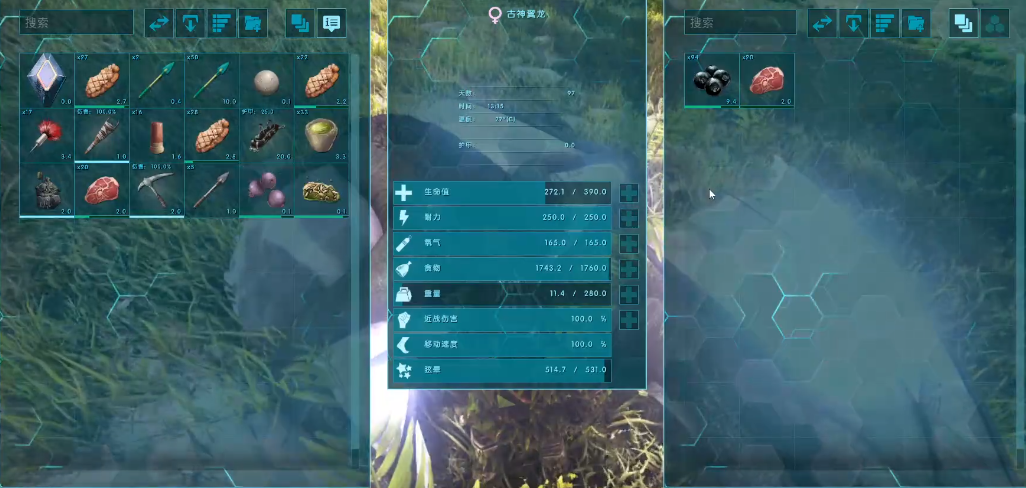Select the green bowl item slot
Image resolution: width=1026 pixels, height=488 pixels.
320,134
